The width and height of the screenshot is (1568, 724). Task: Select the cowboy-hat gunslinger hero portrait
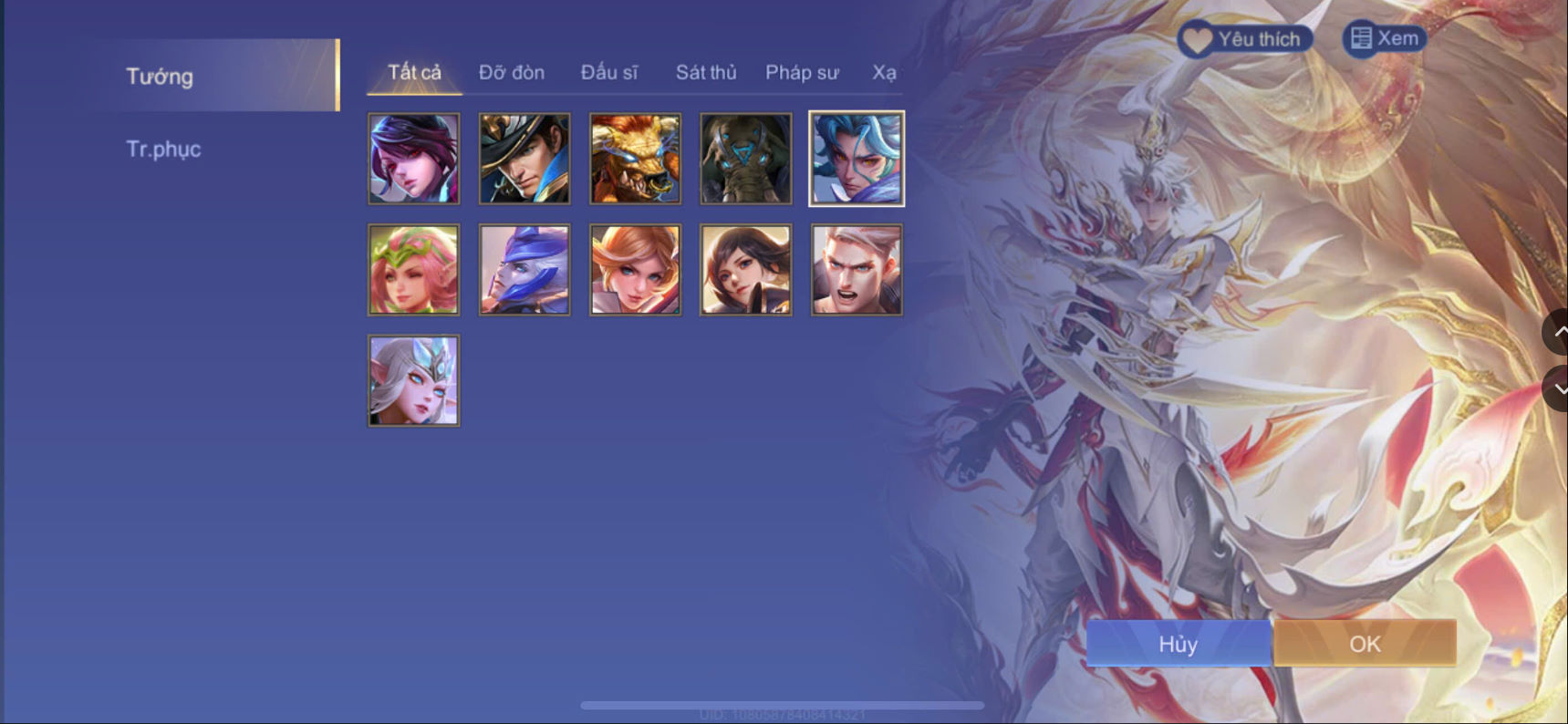point(524,158)
